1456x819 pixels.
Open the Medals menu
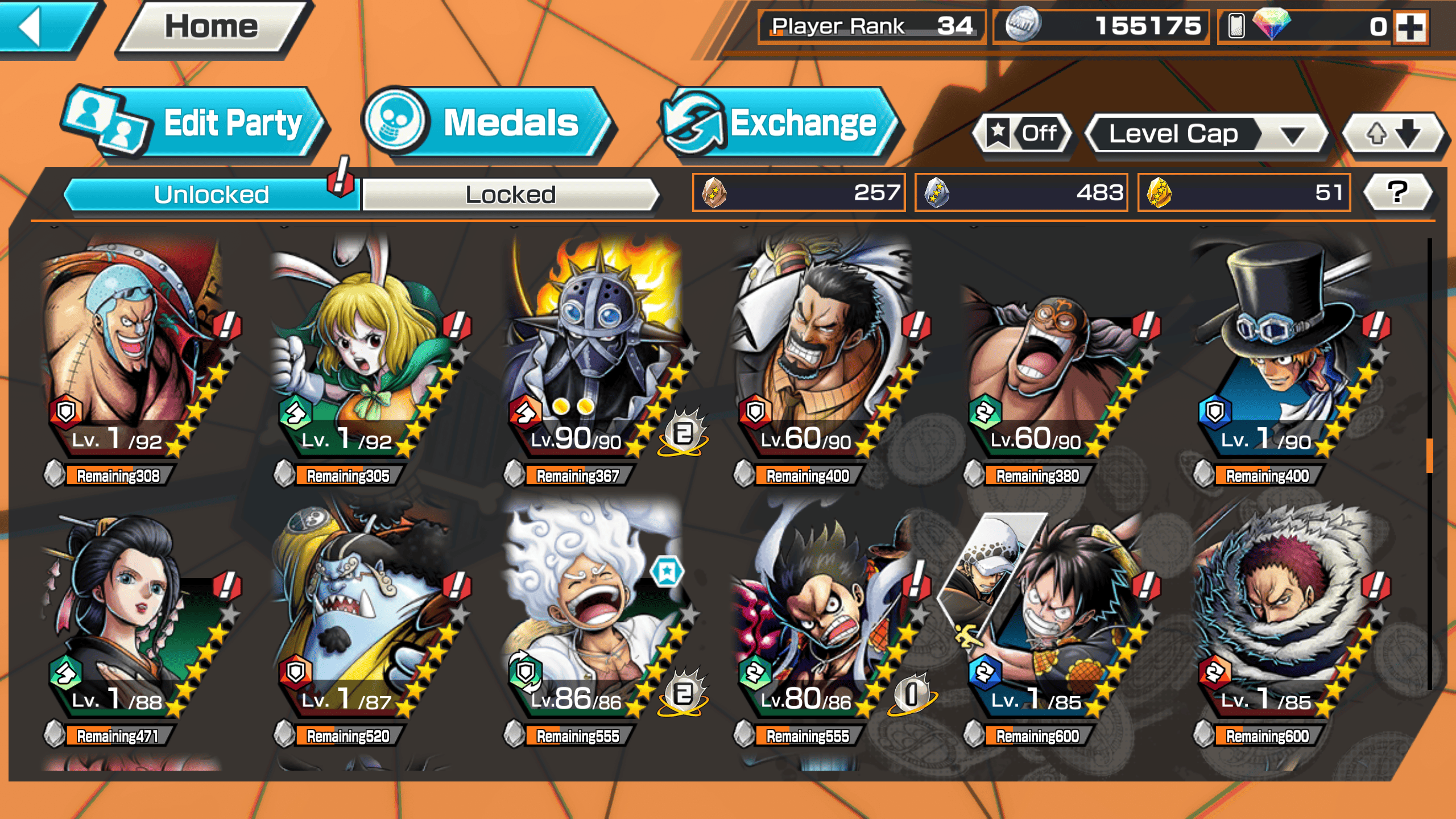[489, 123]
